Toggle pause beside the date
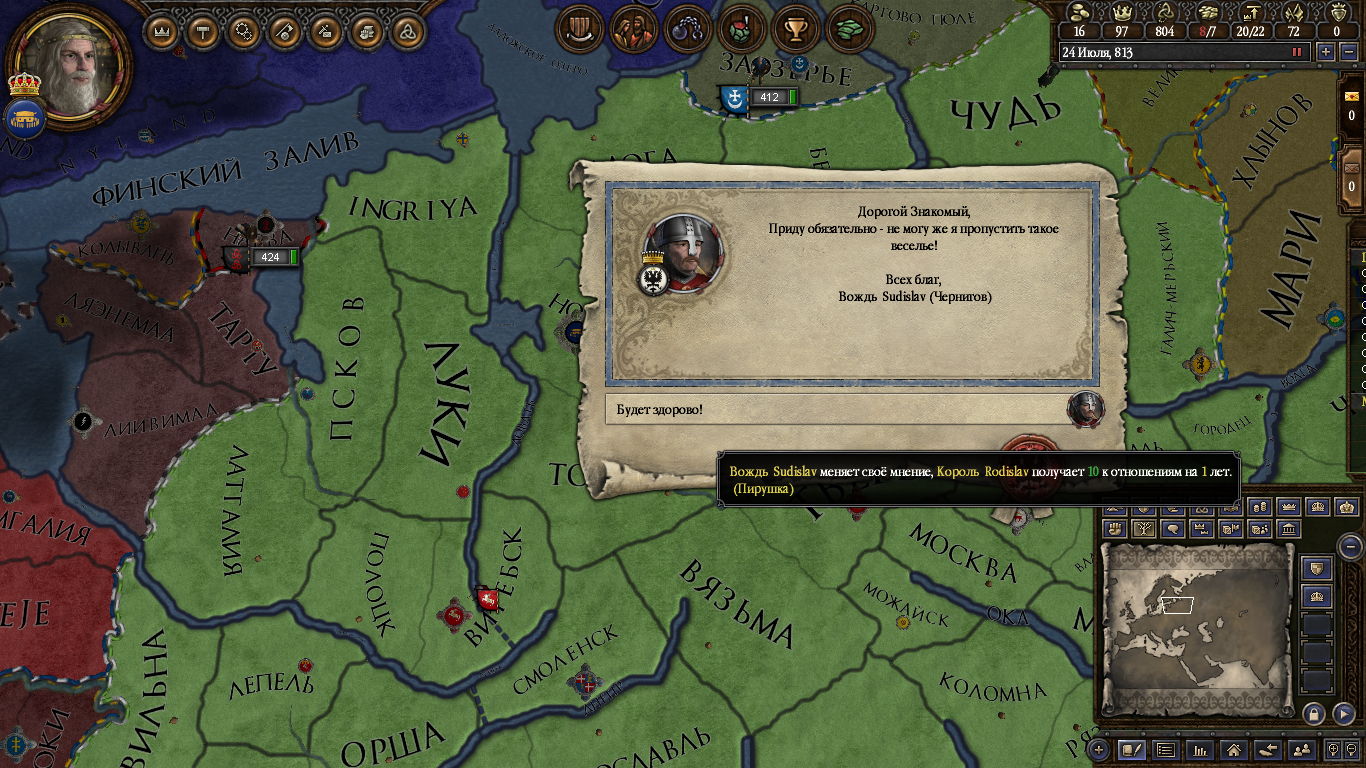The height and width of the screenshot is (768, 1366). (1298, 52)
